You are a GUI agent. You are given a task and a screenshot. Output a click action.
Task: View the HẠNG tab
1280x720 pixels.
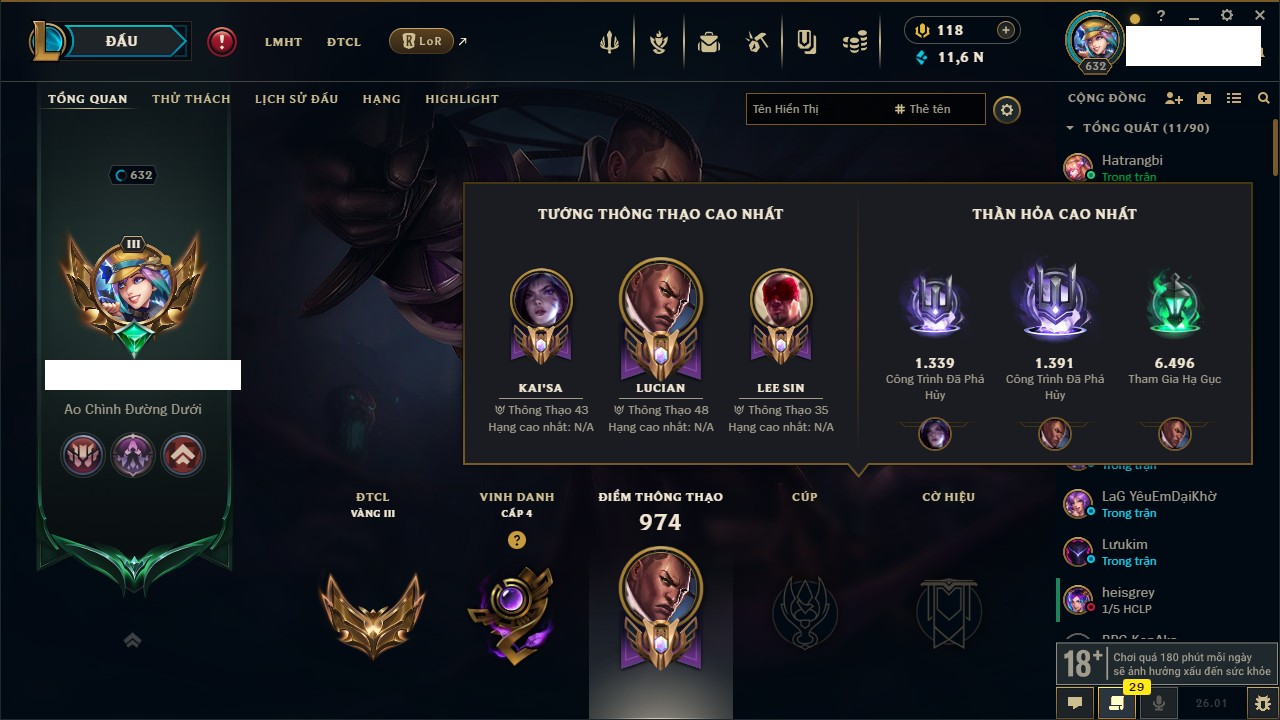381,99
